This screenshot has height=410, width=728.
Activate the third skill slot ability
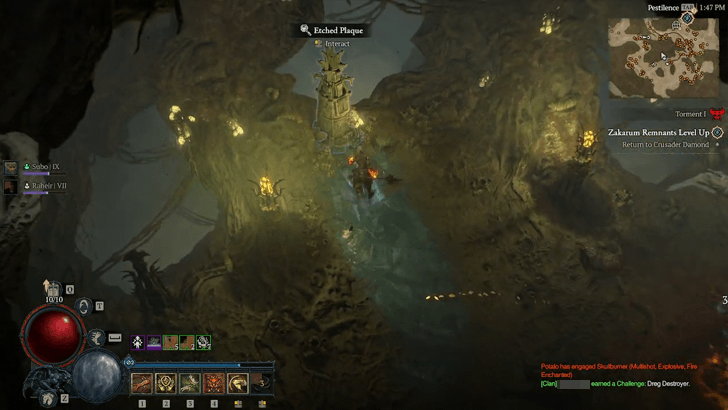(190, 382)
